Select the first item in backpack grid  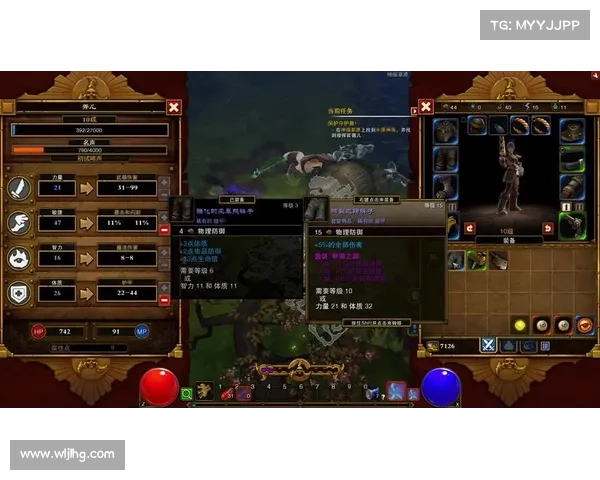coord(456,259)
